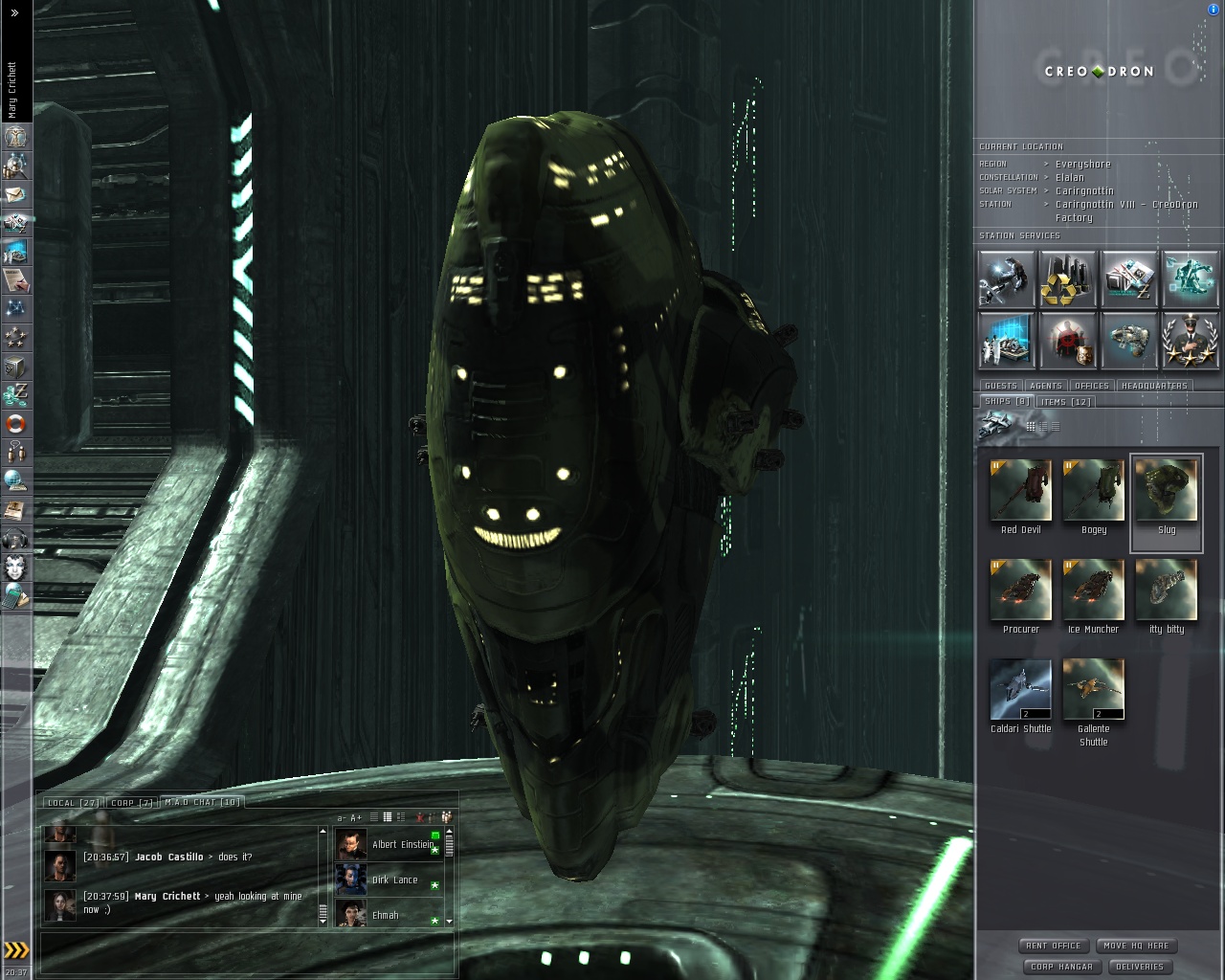Screen dimensions: 1225x980
Task: Select the Red Devil ship
Action: (1020, 491)
